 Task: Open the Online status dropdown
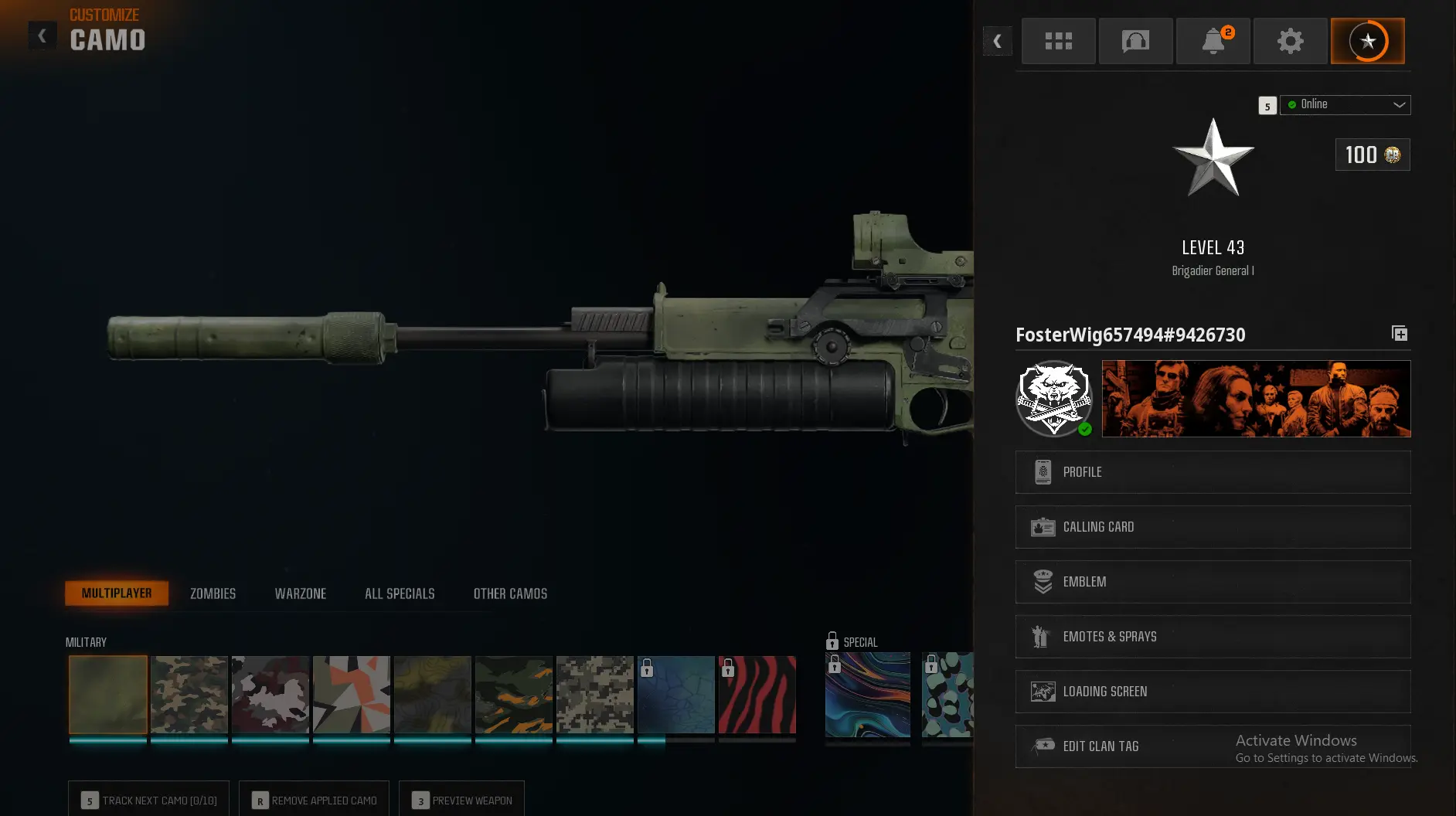pyautogui.click(x=1345, y=104)
